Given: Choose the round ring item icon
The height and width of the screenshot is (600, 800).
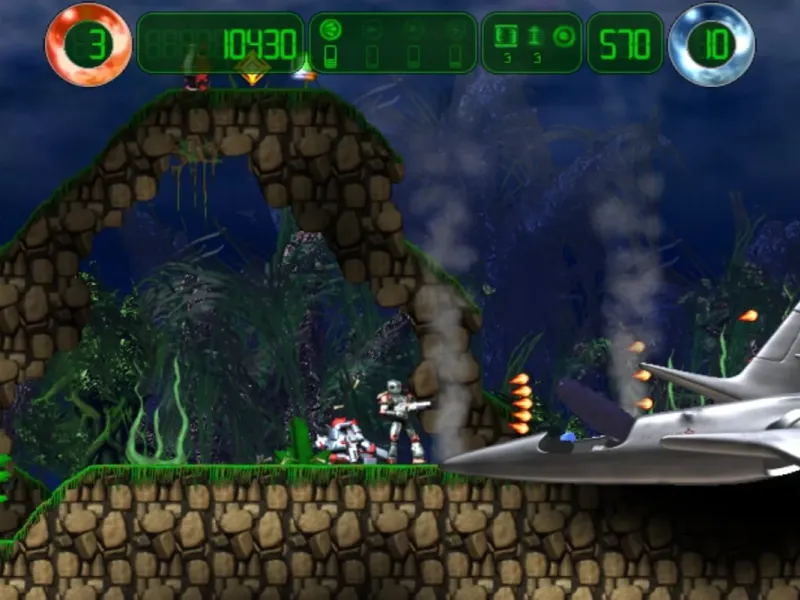Looking at the screenshot, I should (x=563, y=36).
